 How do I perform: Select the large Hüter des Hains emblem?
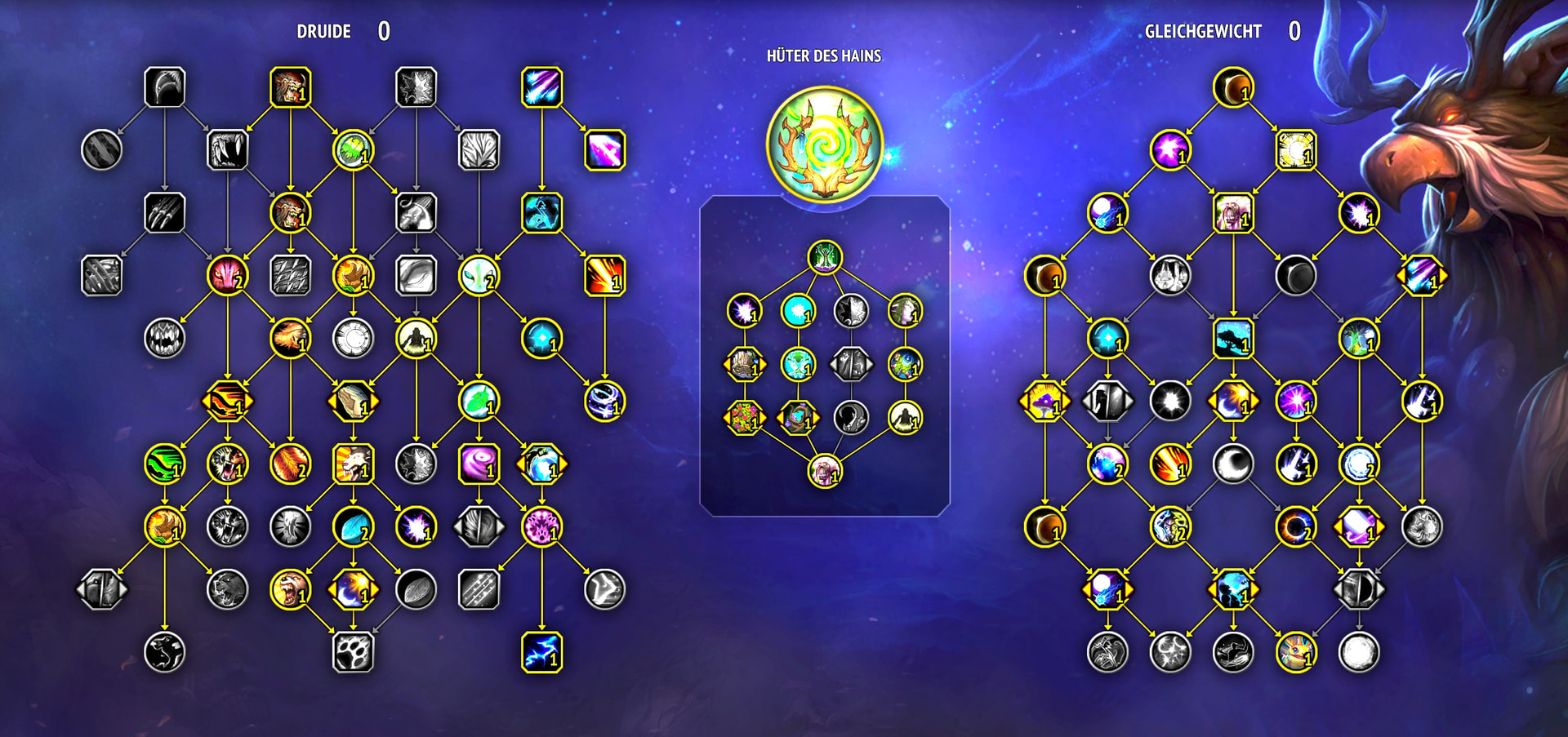(x=825, y=144)
